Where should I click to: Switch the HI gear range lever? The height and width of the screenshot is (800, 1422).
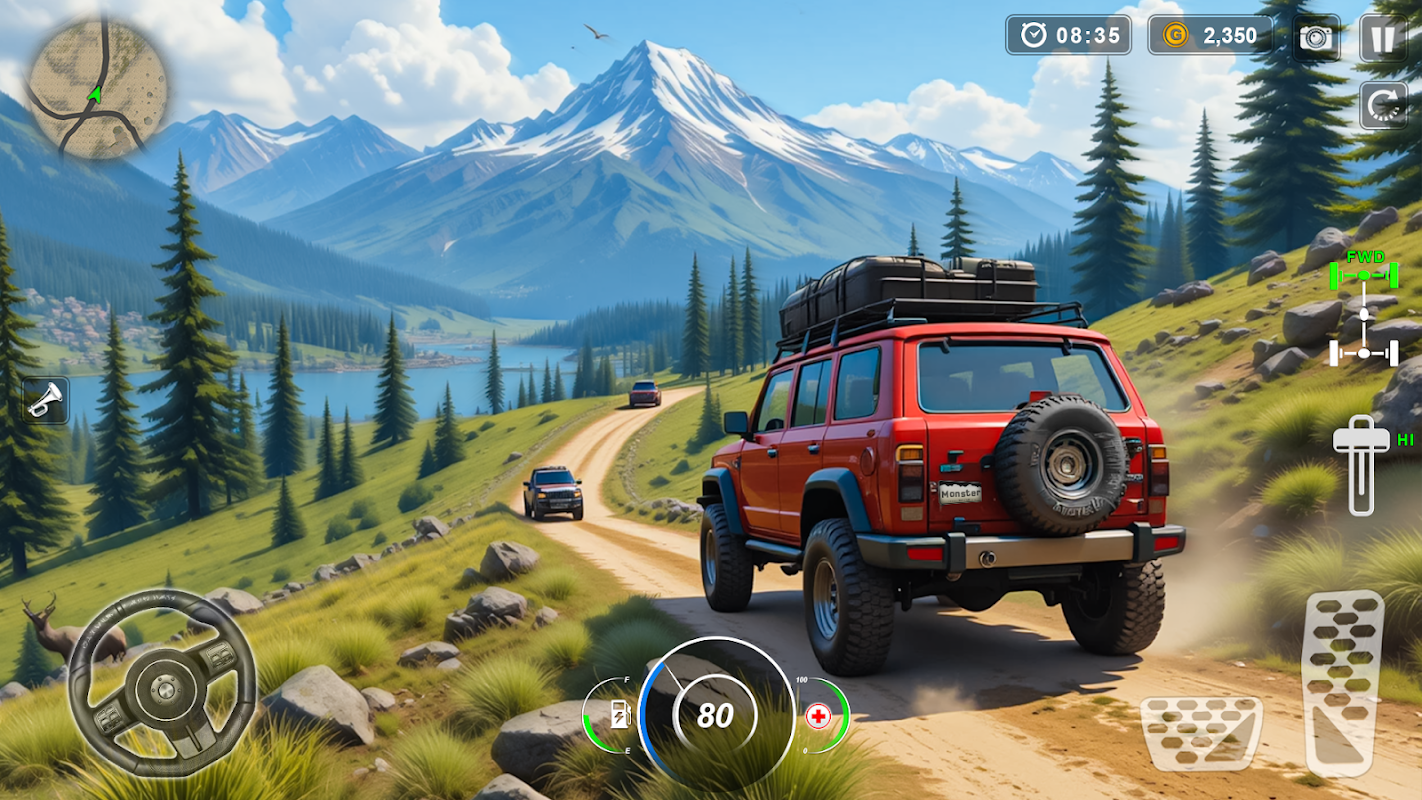coord(1362,463)
